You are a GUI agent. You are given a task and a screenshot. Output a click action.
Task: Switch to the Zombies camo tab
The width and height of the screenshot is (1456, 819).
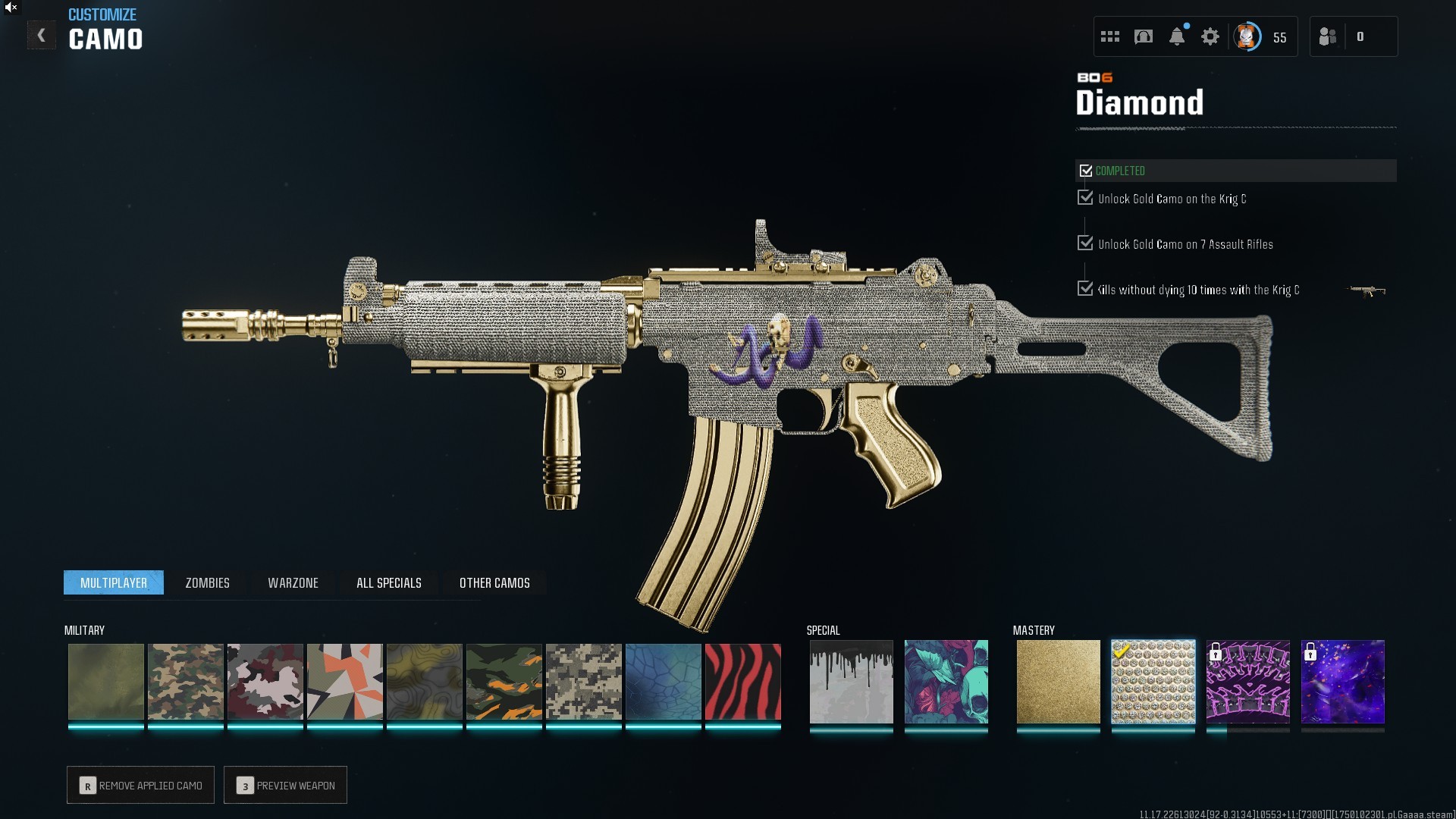[x=207, y=582]
